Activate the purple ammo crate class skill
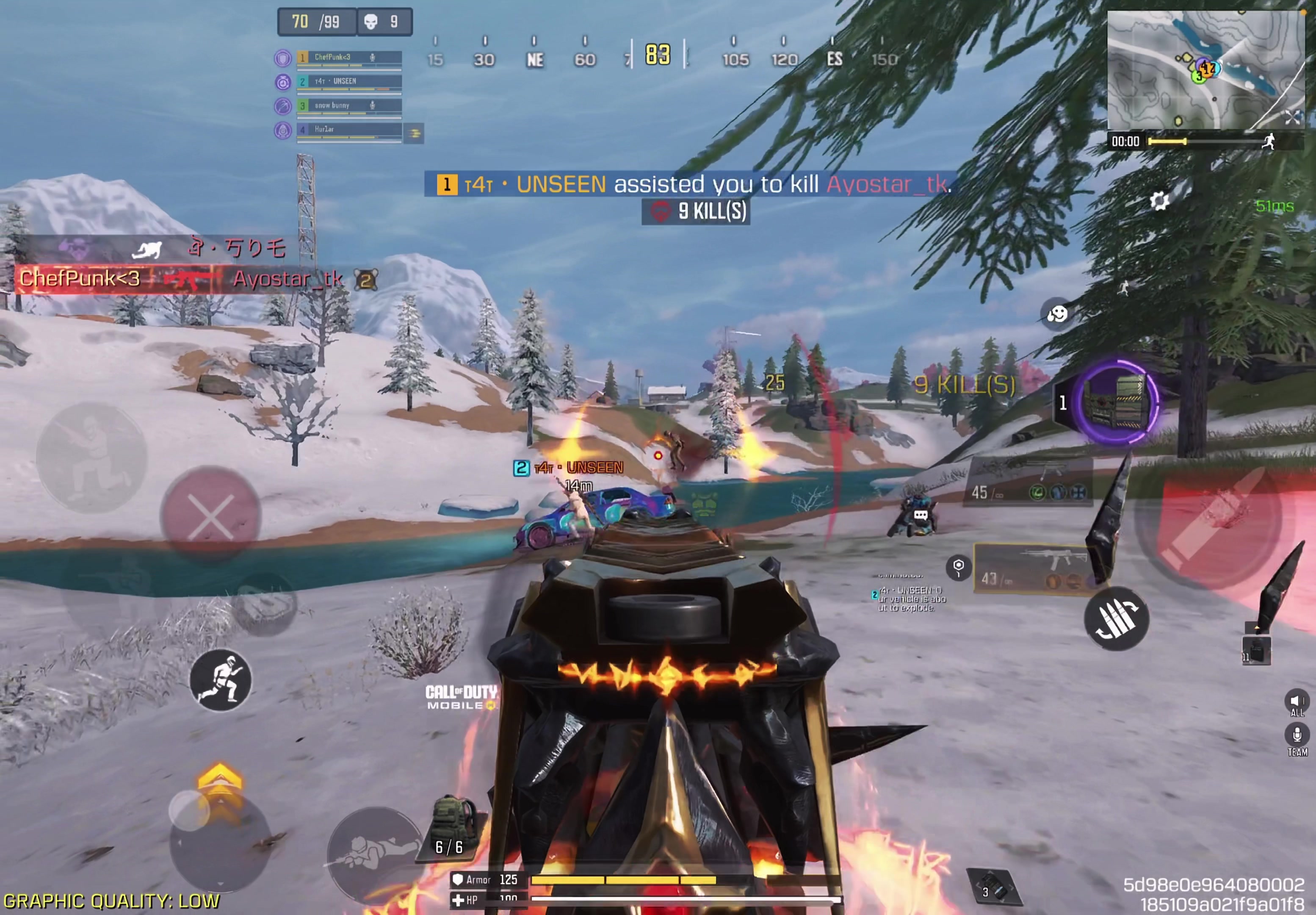 click(x=1115, y=402)
